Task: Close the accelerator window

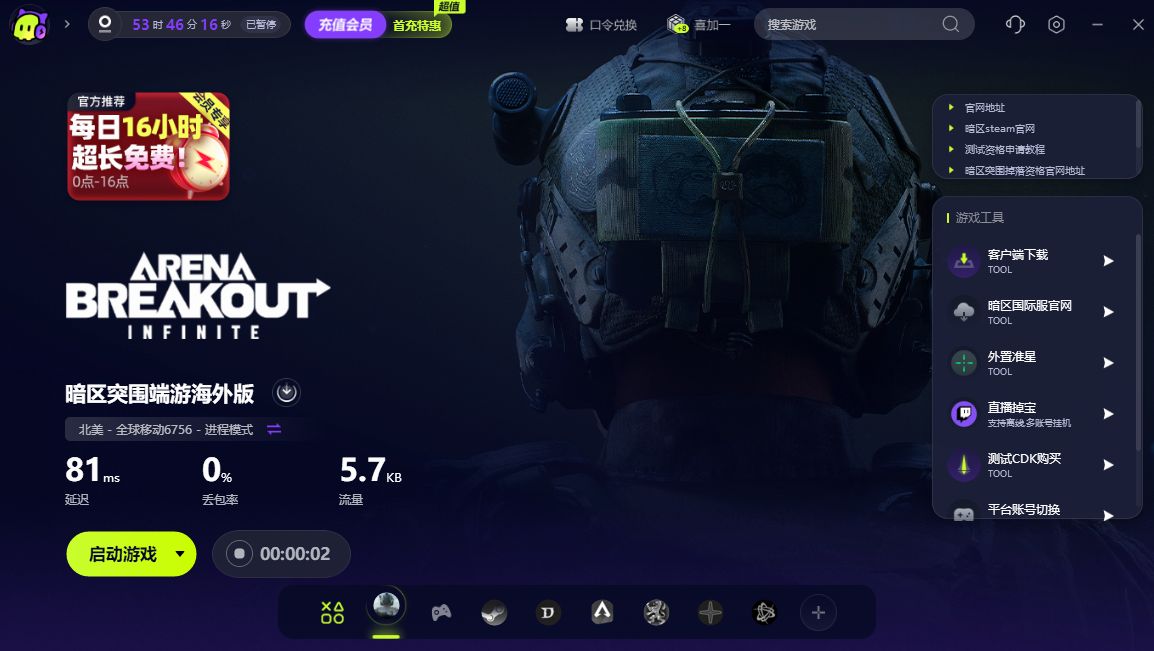Action: pyautogui.click(x=1138, y=25)
